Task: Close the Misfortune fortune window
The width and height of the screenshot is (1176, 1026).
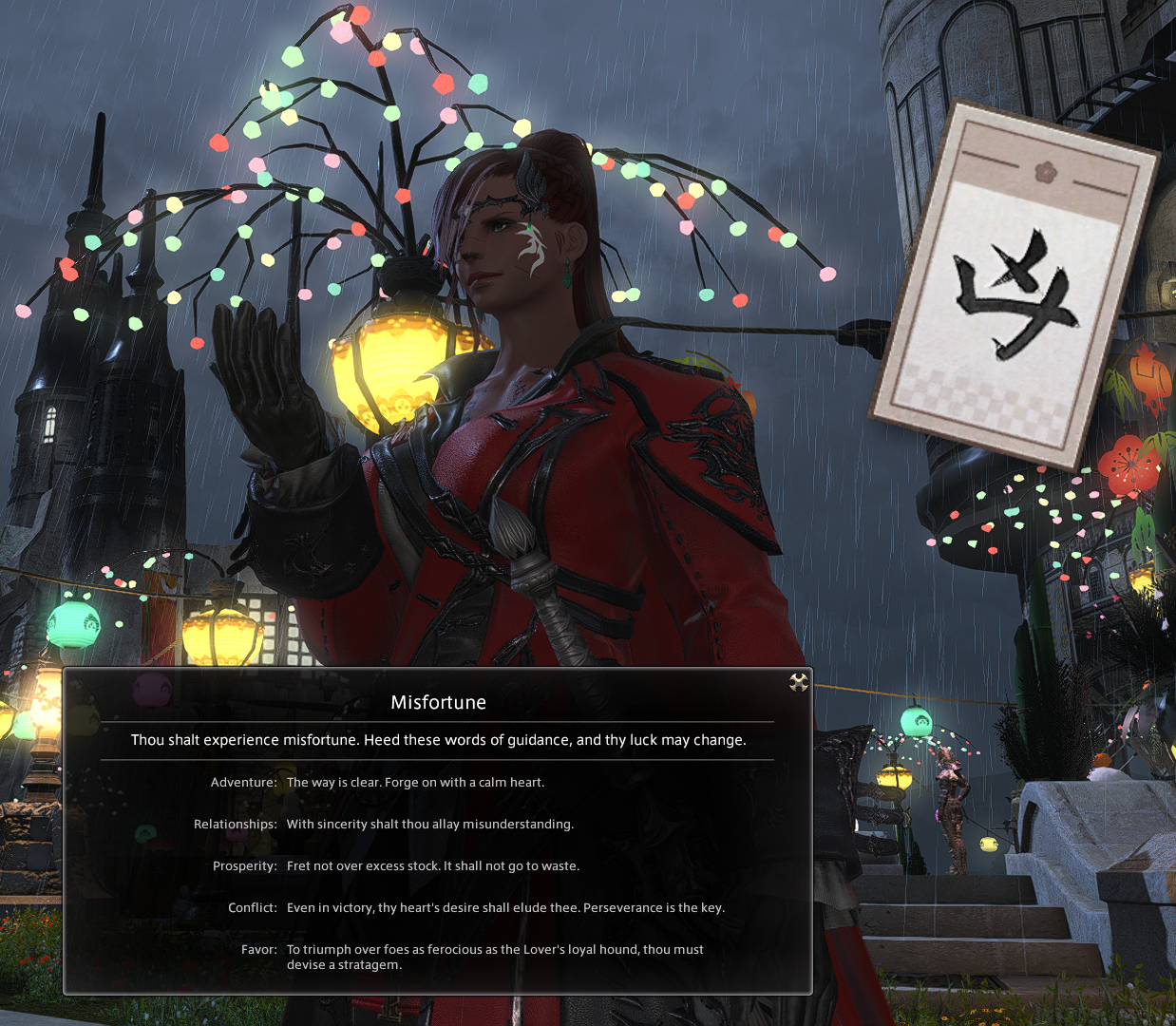Action: pos(799,682)
